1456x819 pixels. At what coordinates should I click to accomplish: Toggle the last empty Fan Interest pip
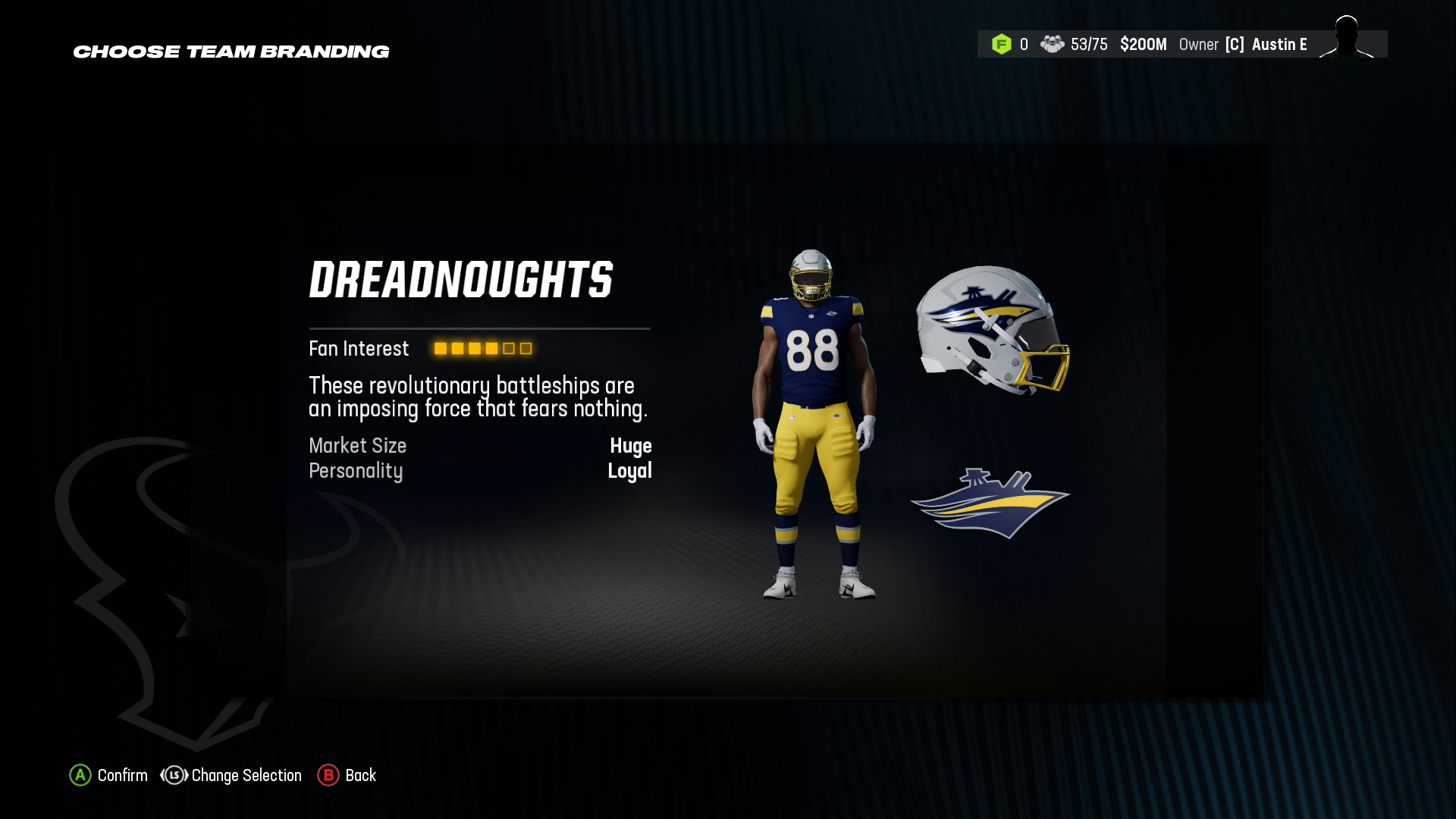(x=526, y=349)
